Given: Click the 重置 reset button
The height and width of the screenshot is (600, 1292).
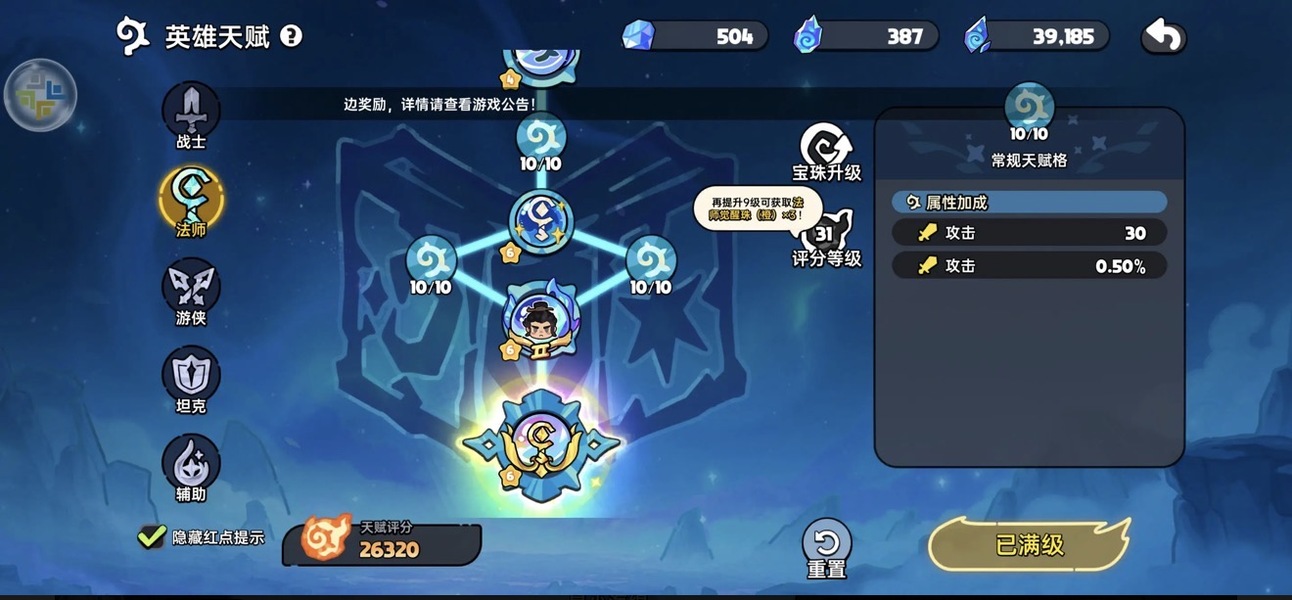Looking at the screenshot, I should 827,546.
